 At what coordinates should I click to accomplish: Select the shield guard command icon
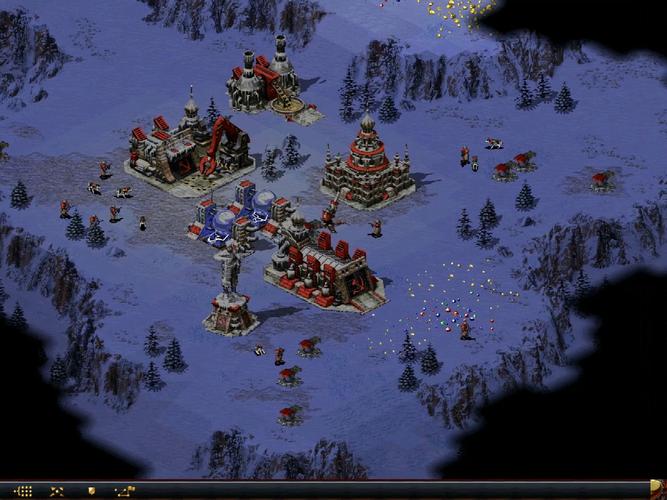click(x=91, y=491)
